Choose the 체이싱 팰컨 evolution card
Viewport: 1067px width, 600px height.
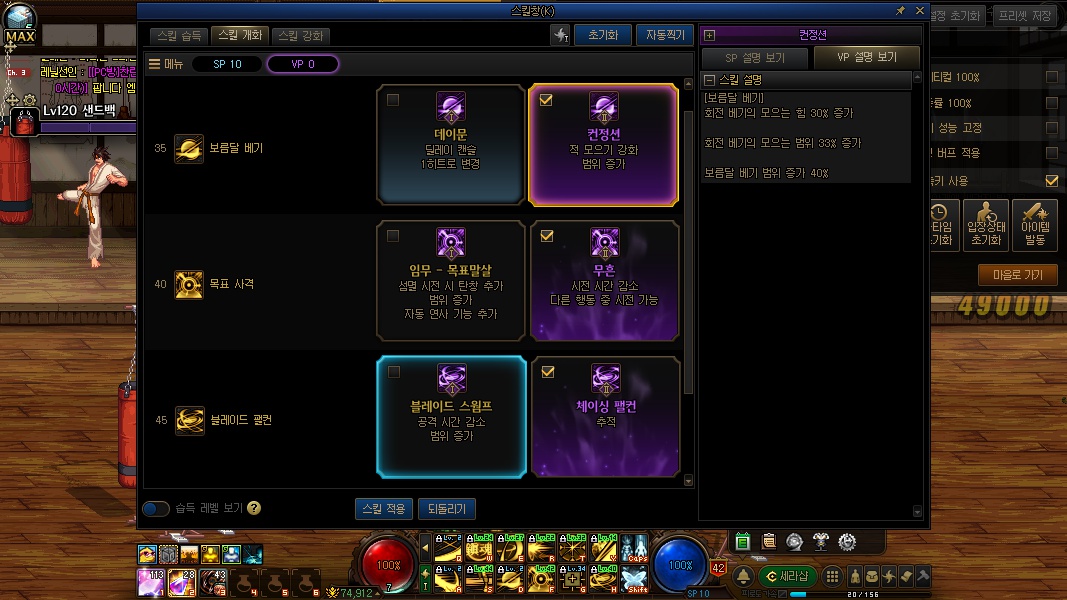pyautogui.click(x=604, y=416)
